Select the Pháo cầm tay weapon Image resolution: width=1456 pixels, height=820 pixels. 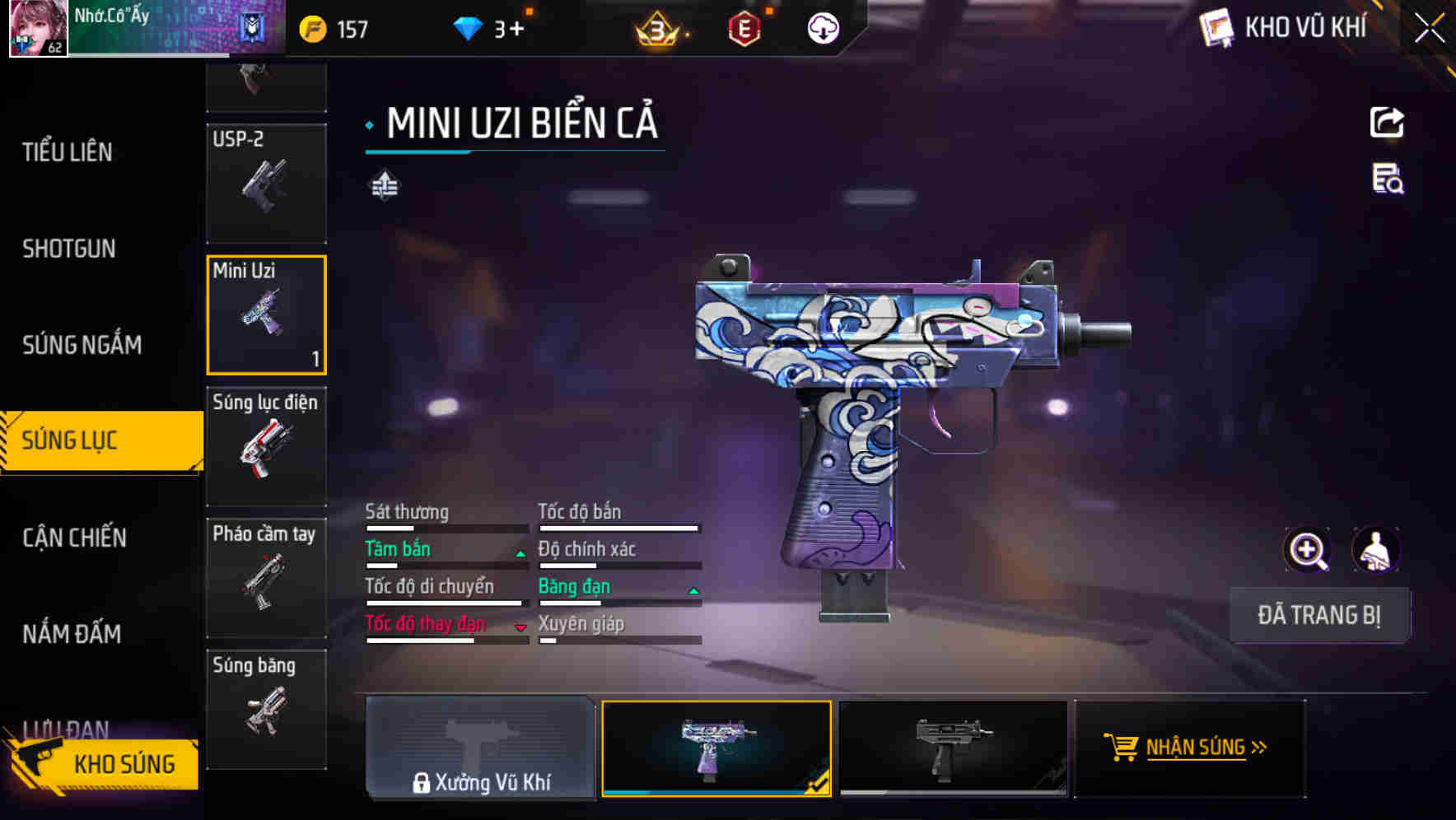tap(266, 577)
